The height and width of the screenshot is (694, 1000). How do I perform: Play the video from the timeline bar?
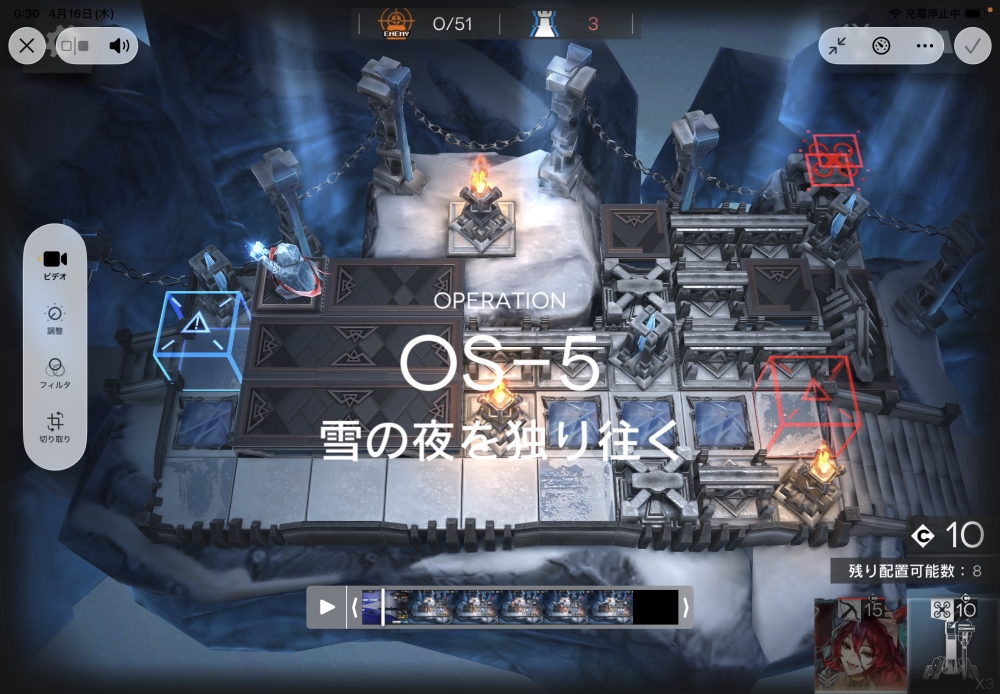pos(327,607)
